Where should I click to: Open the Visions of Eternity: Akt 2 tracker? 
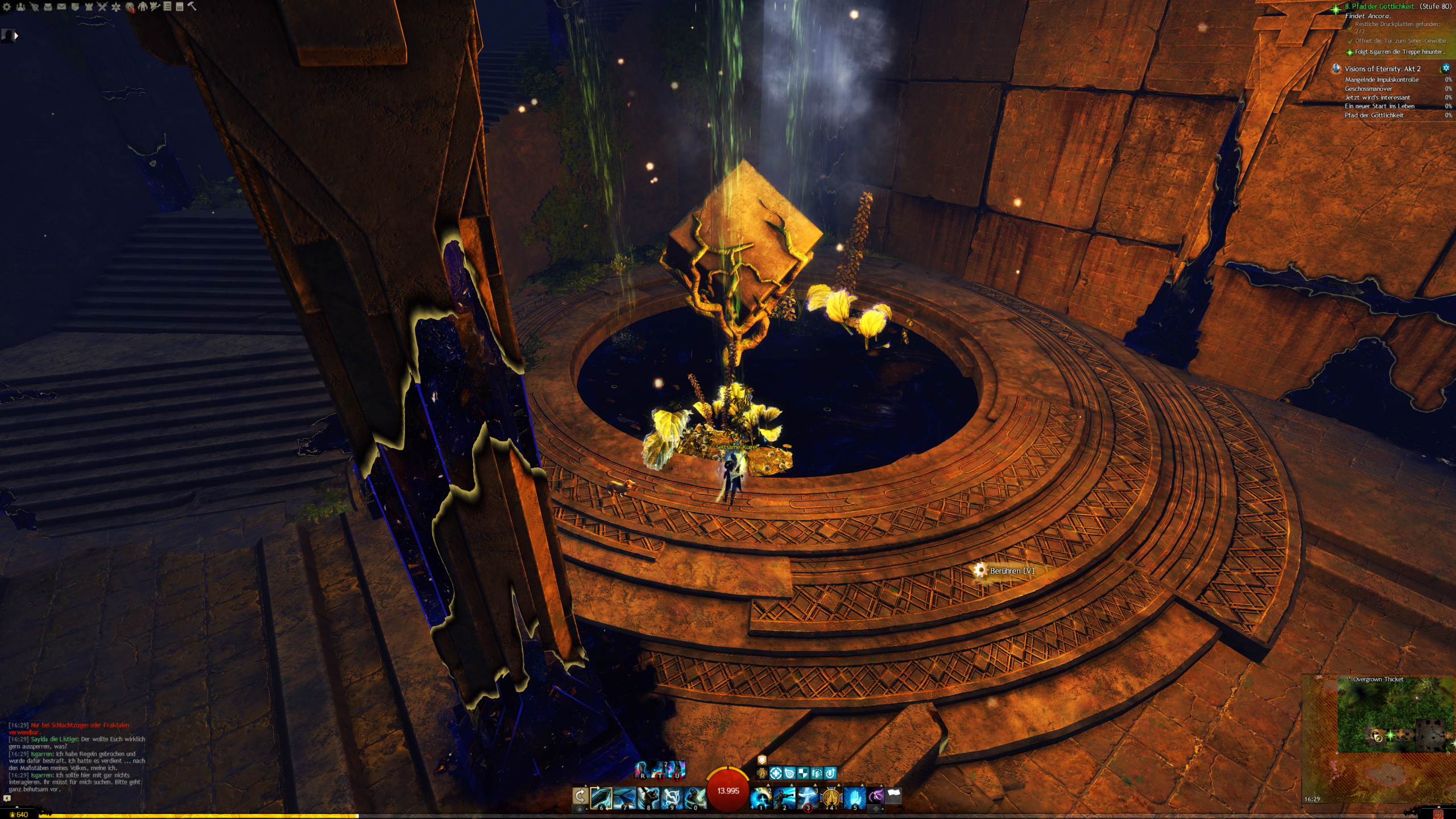click(x=1382, y=69)
